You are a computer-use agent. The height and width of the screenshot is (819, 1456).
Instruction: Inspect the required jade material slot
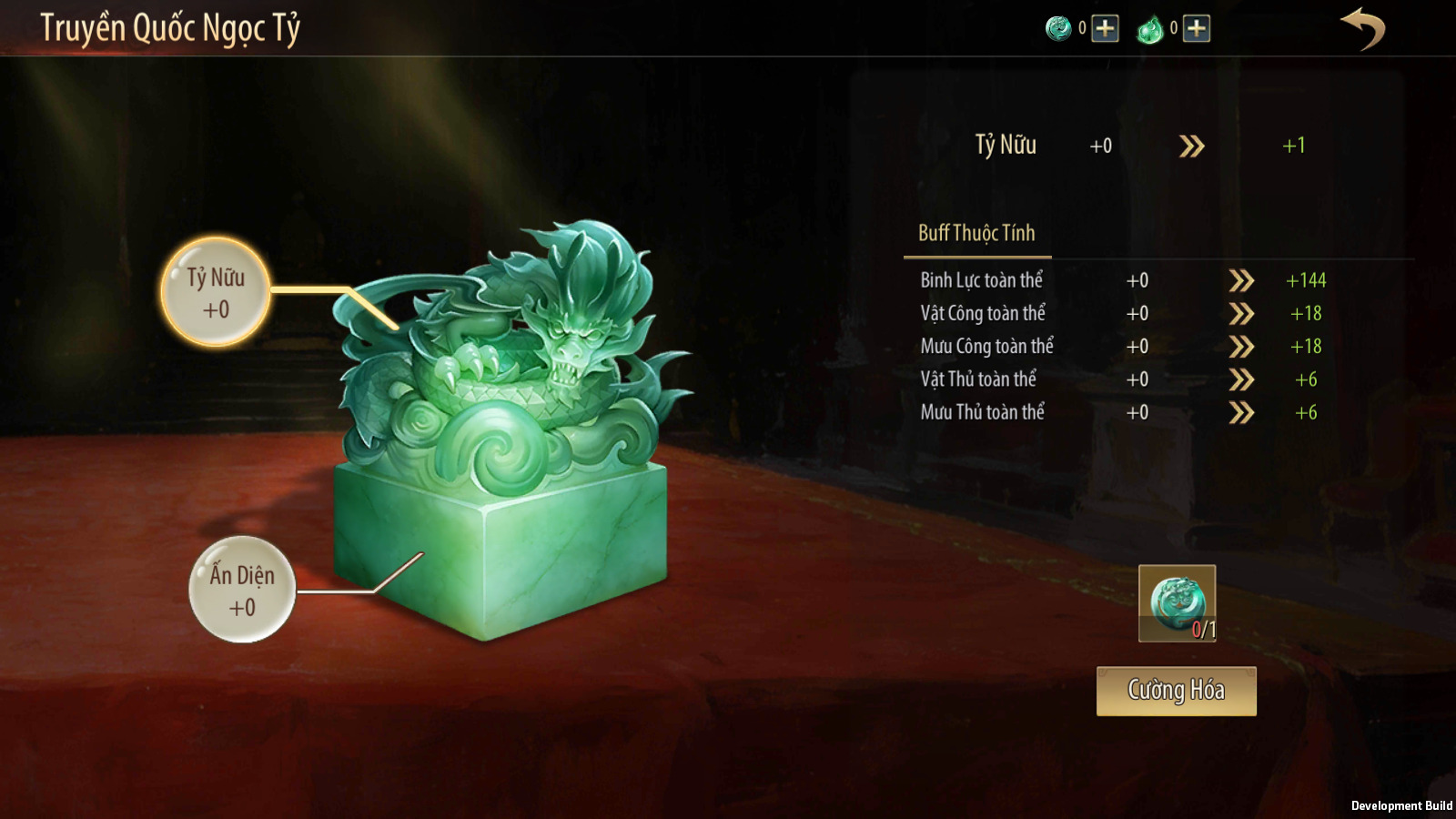pos(1177,603)
